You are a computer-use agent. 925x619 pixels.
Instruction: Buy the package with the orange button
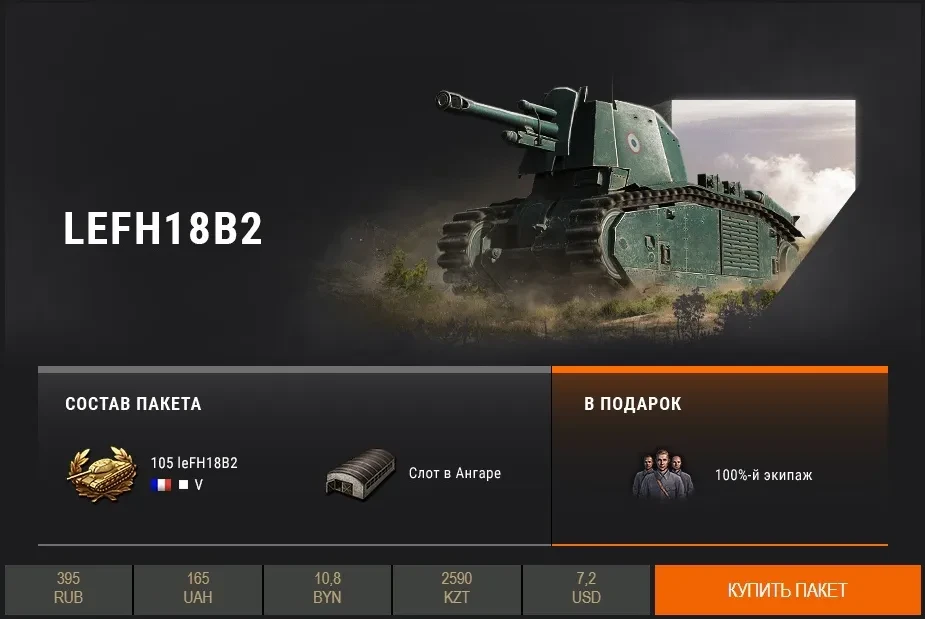point(787,590)
